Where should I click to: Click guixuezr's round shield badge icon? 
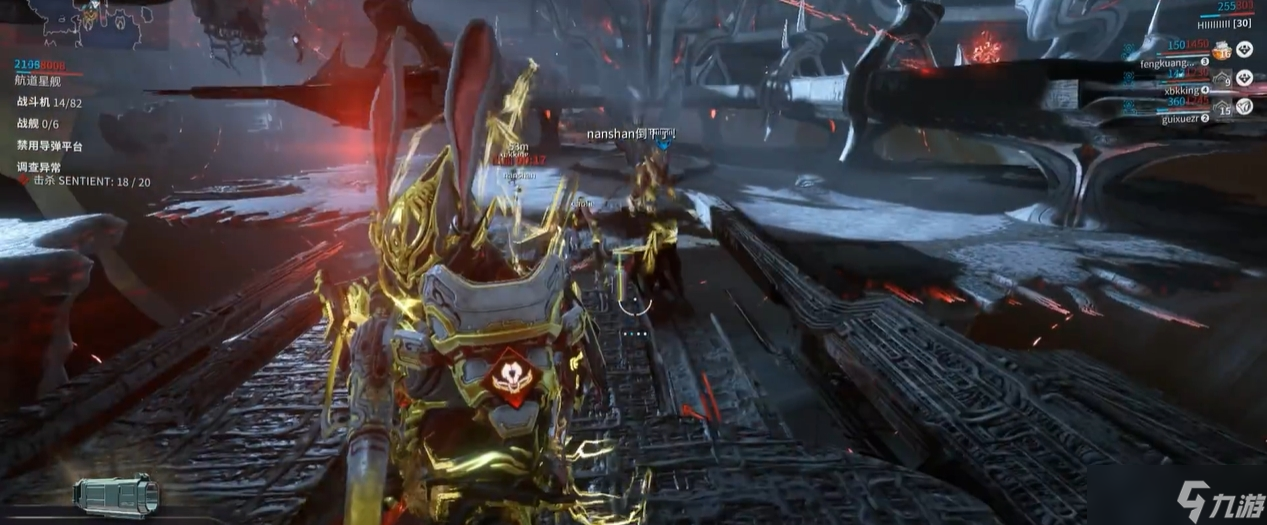(1244, 105)
